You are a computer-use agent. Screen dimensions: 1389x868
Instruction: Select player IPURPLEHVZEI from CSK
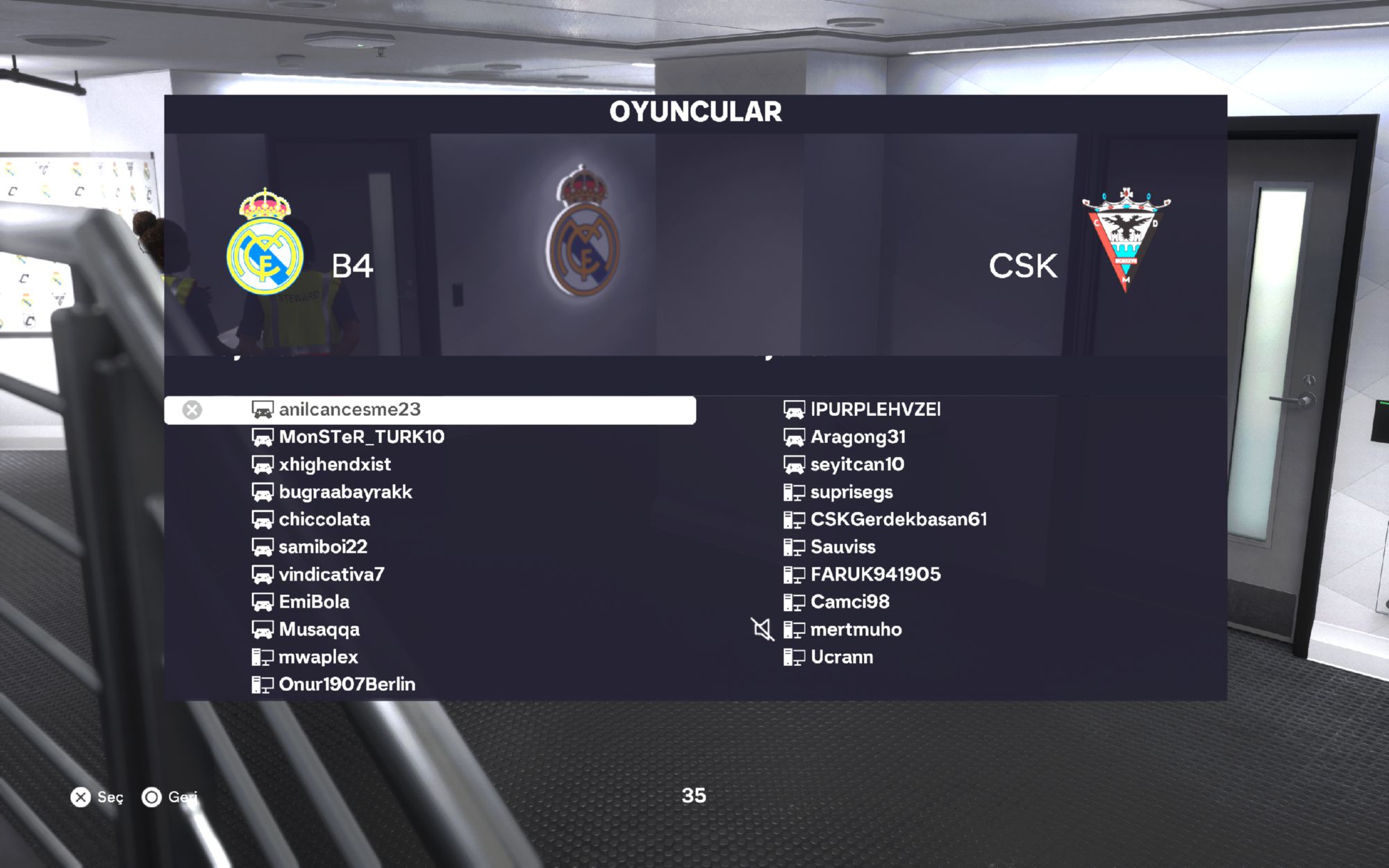coord(875,410)
